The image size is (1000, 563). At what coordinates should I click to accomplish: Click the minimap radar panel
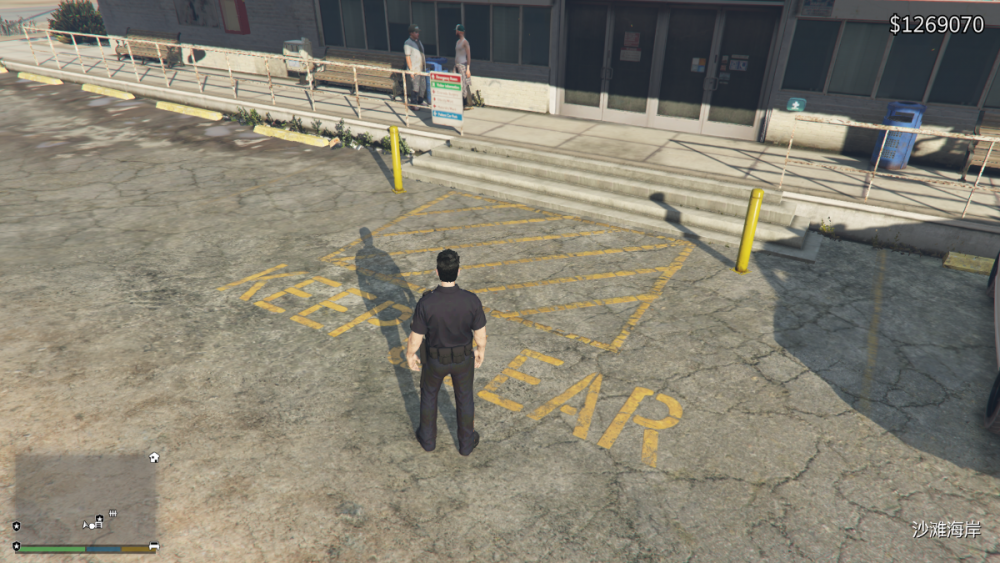pos(85,498)
